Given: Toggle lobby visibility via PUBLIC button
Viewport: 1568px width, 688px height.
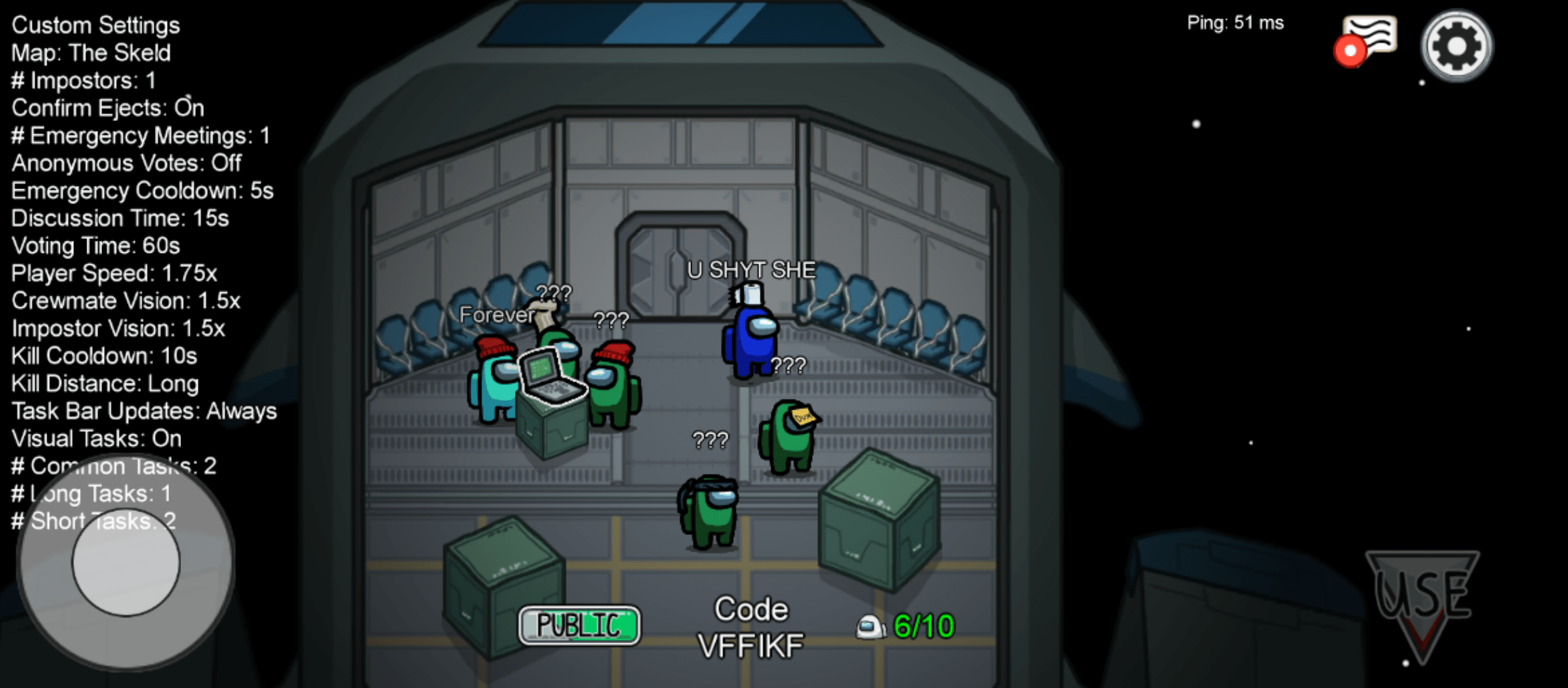Looking at the screenshot, I should point(579,625).
